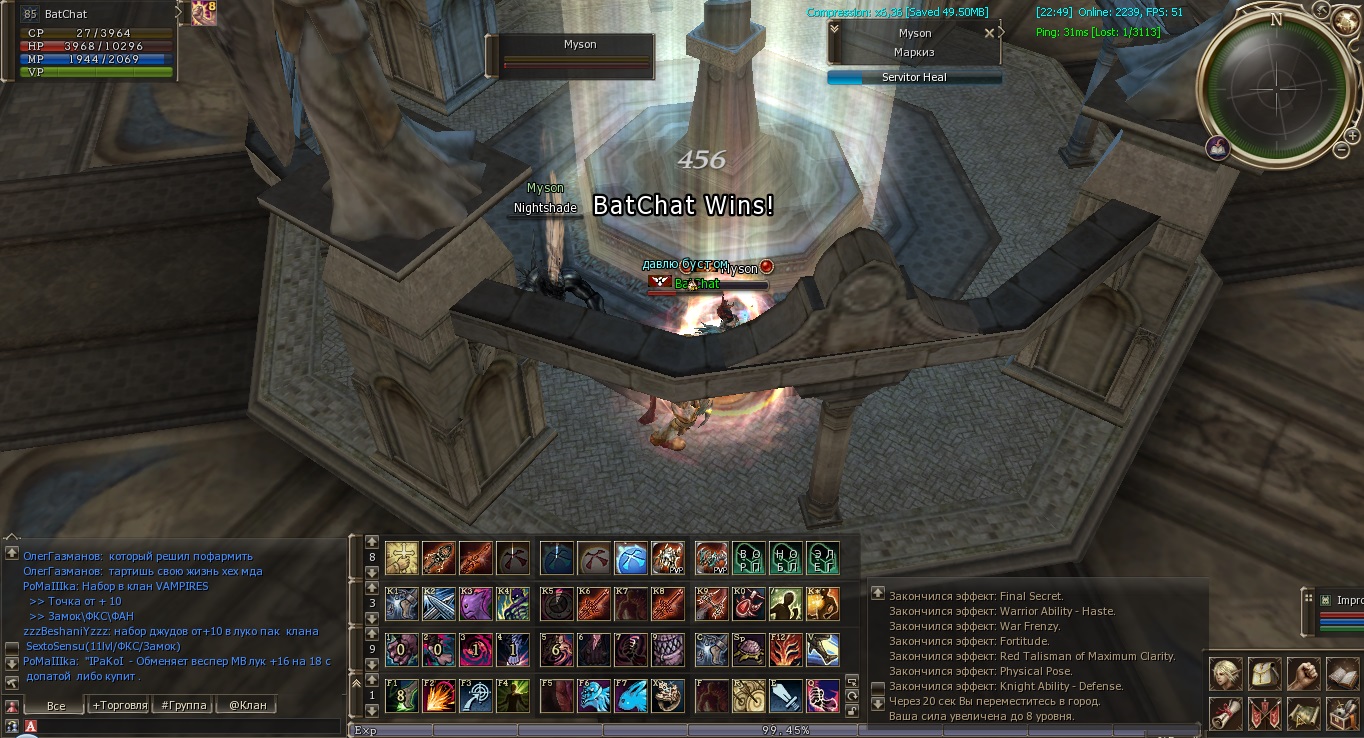
Task: Open the quest scroll icon
Action: pyautogui.click(x=1226, y=714)
